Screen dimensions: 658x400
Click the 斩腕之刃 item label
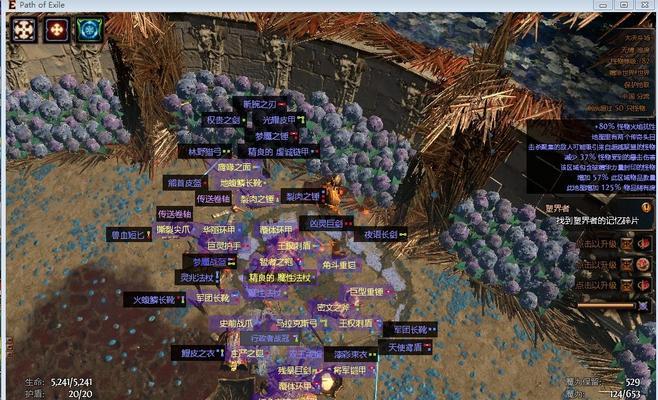click(261, 103)
